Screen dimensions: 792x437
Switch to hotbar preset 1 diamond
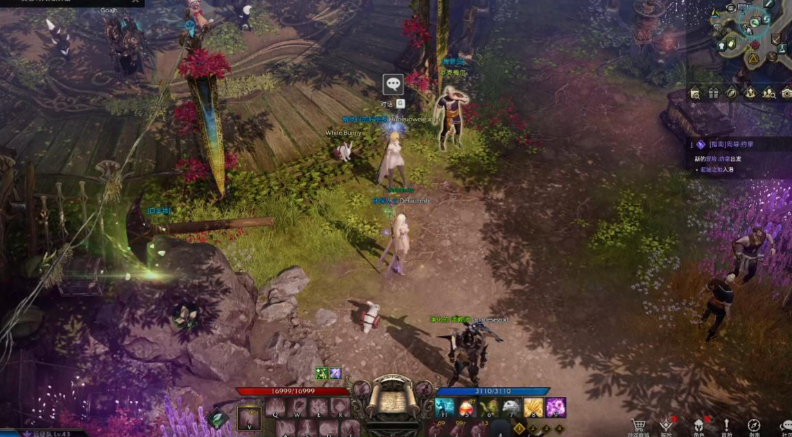click(x=518, y=428)
